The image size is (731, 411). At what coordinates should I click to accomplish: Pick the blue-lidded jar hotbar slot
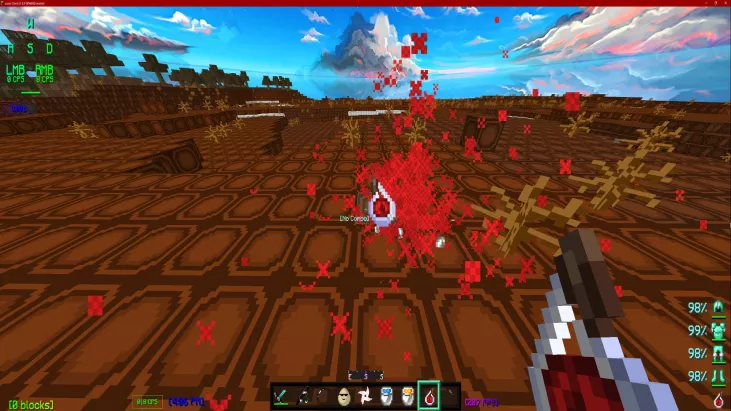[386, 396]
